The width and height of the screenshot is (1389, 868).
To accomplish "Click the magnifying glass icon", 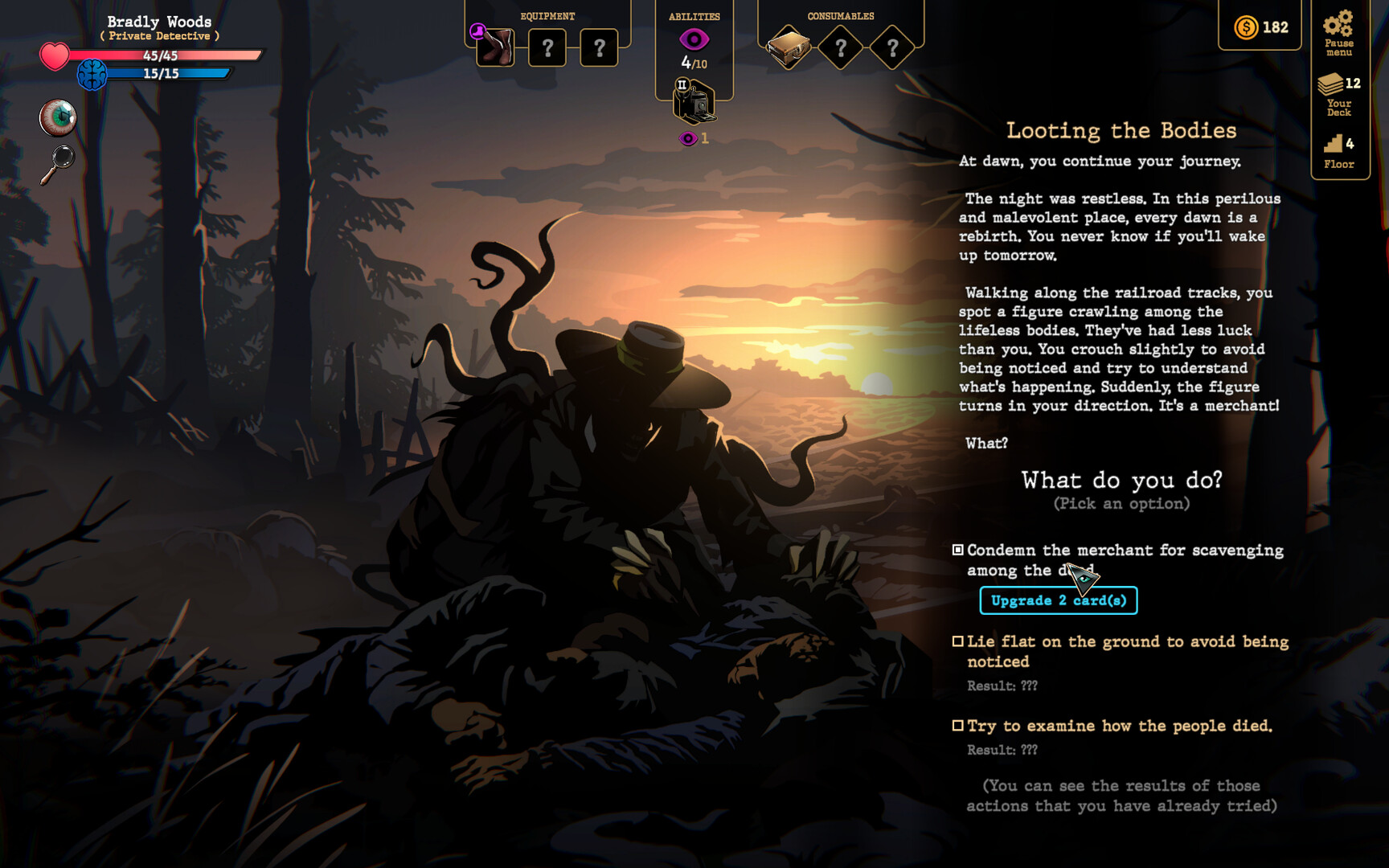I will pos(58,164).
